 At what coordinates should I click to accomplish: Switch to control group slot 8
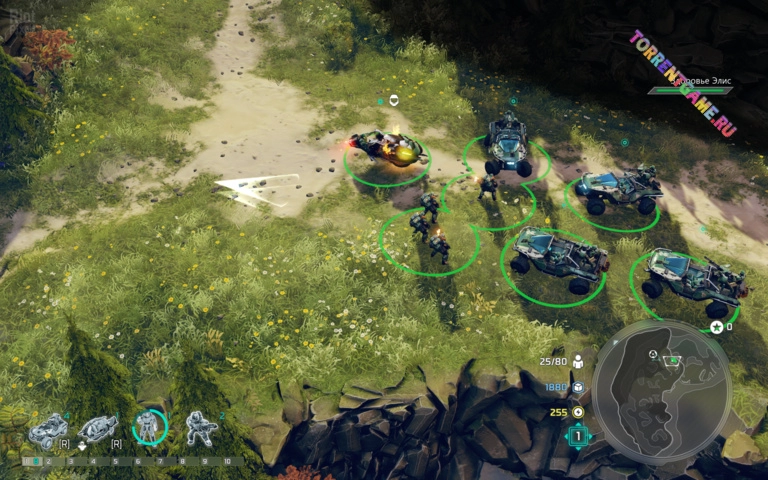click(182, 462)
